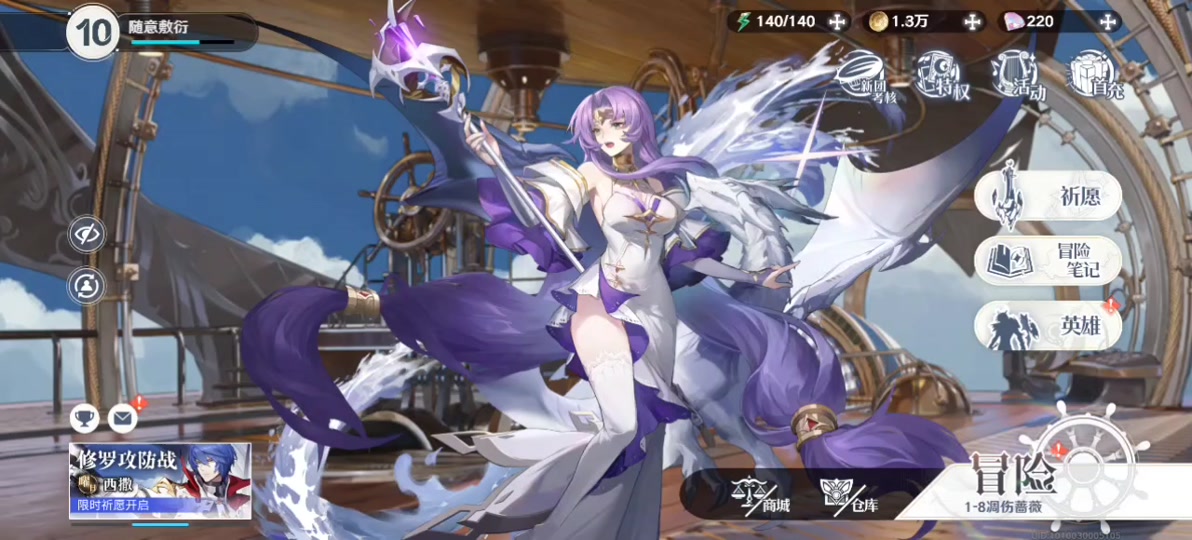This screenshot has height=540, width=1192.
Task: Open the player profile level 10 badge
Action: coord(93,32)
